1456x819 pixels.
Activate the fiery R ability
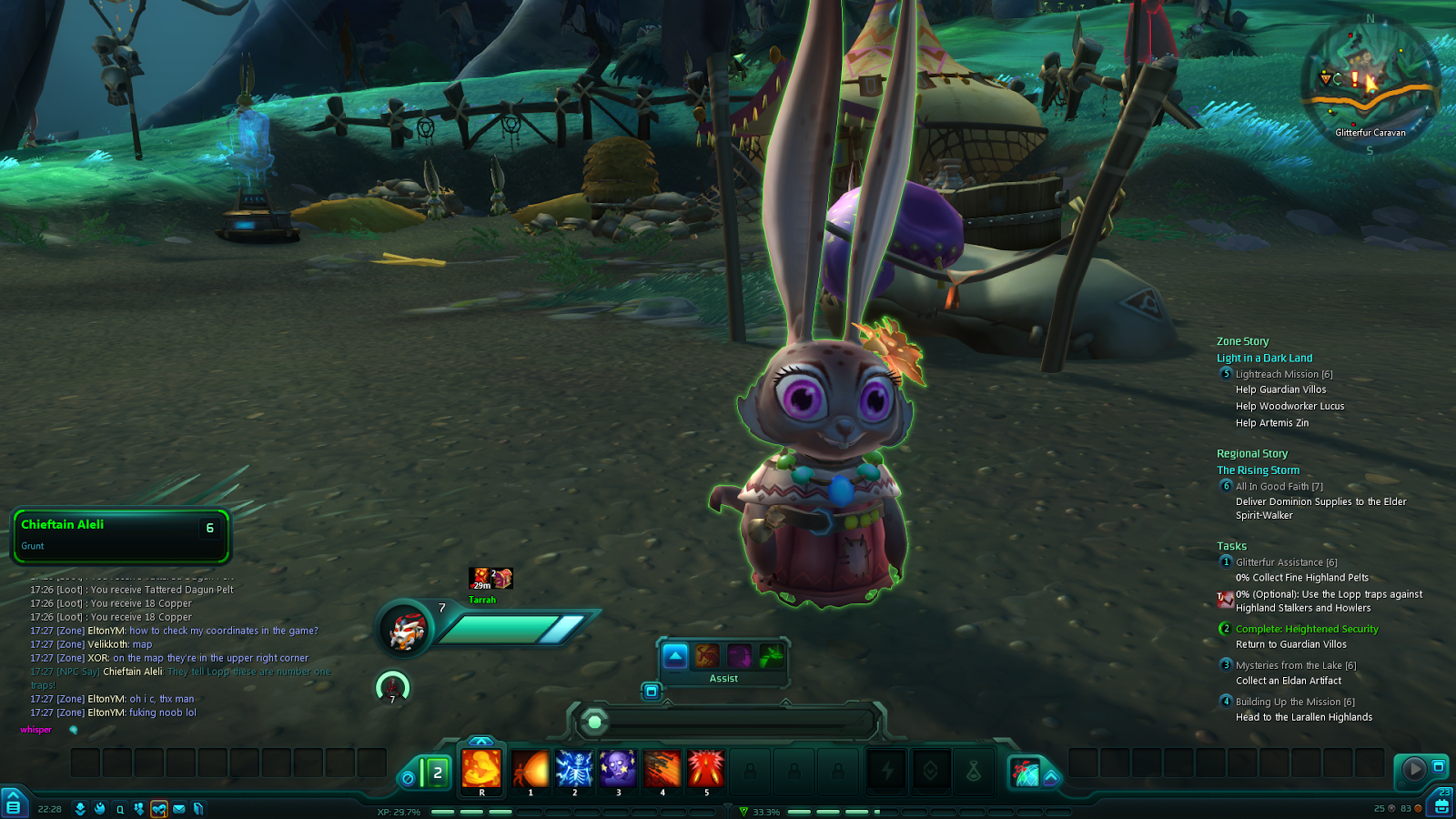[x=481, y=769]
